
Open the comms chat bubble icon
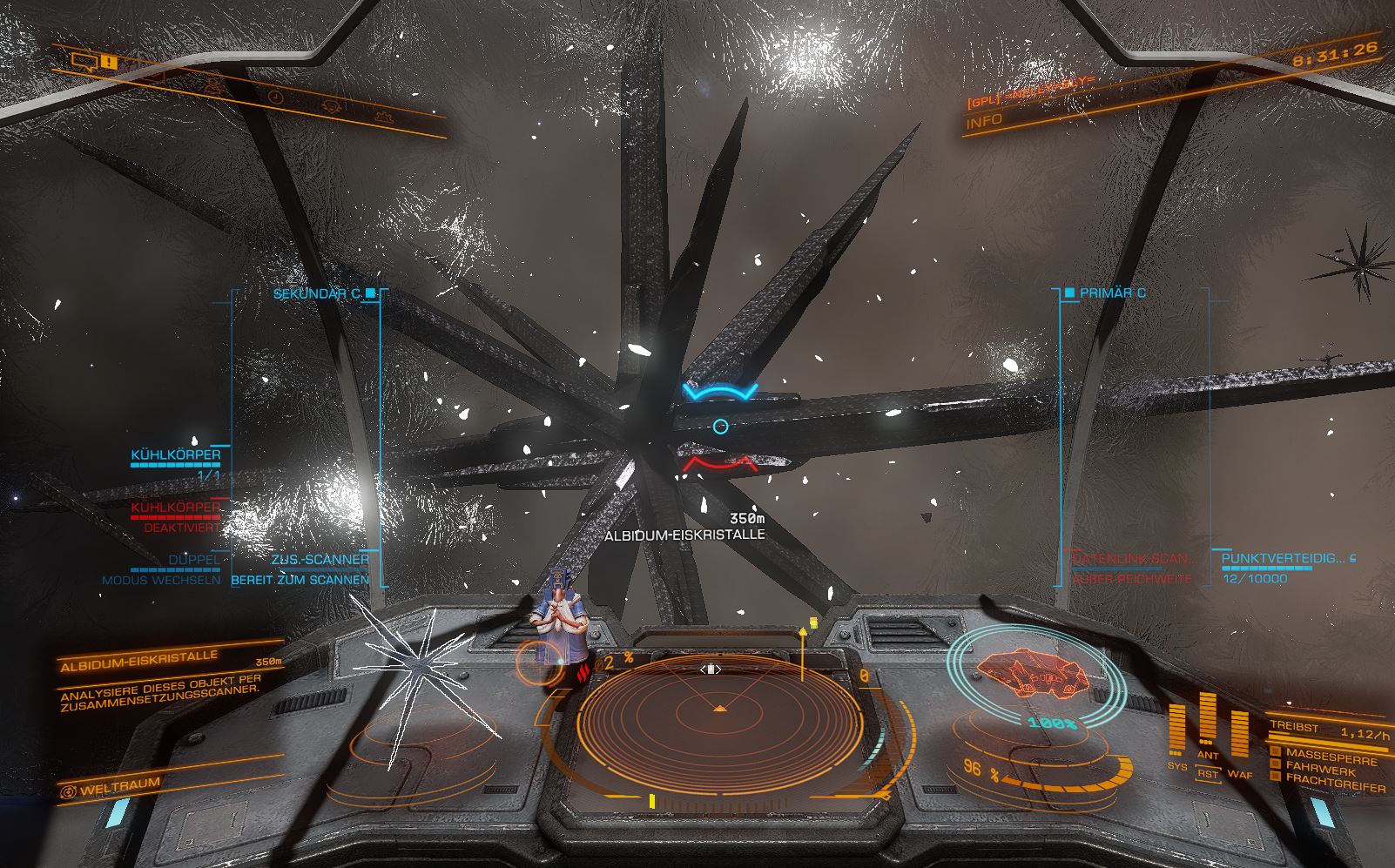[84, 60]
